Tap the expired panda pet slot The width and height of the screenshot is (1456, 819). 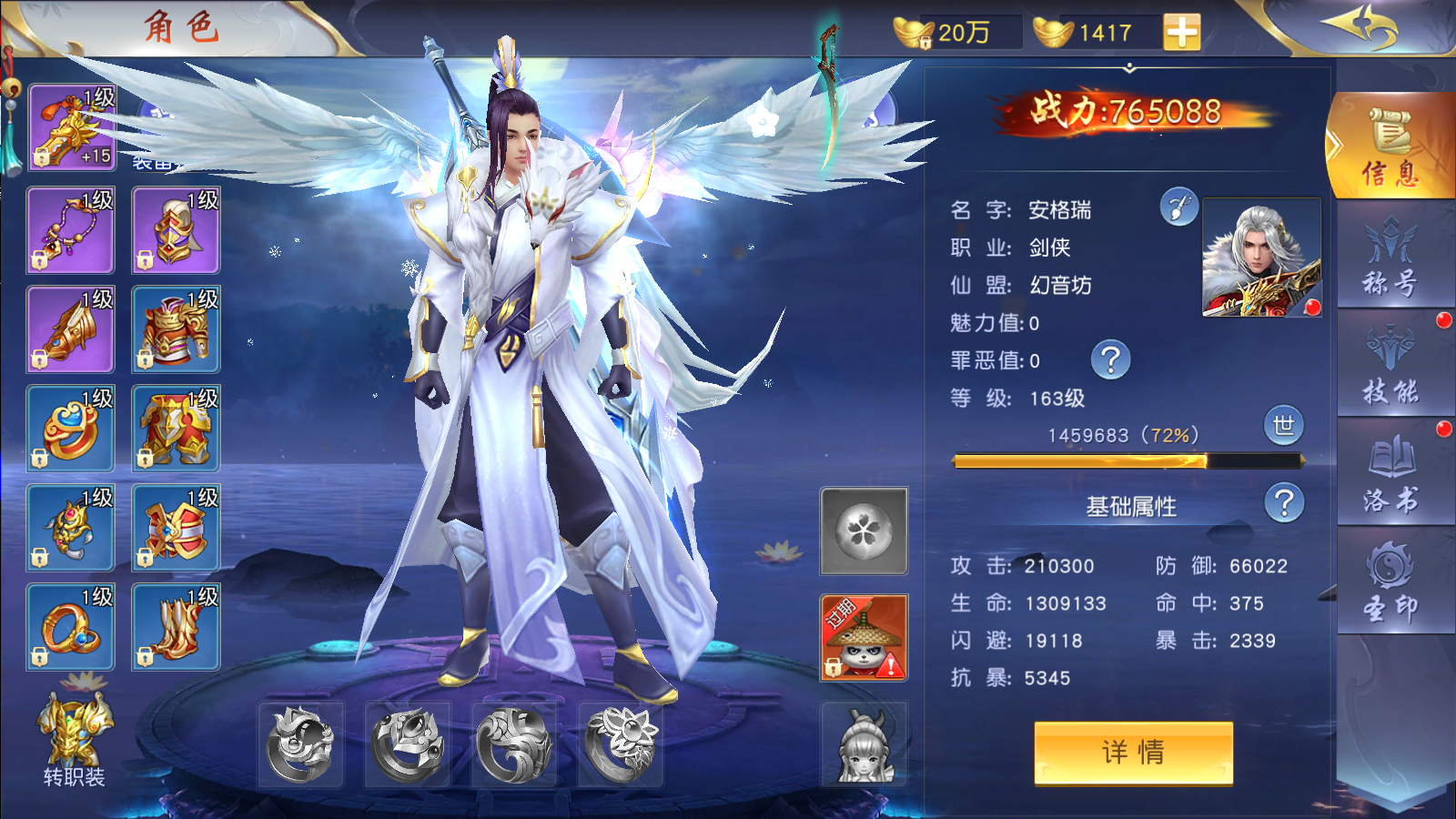point(864,637)
